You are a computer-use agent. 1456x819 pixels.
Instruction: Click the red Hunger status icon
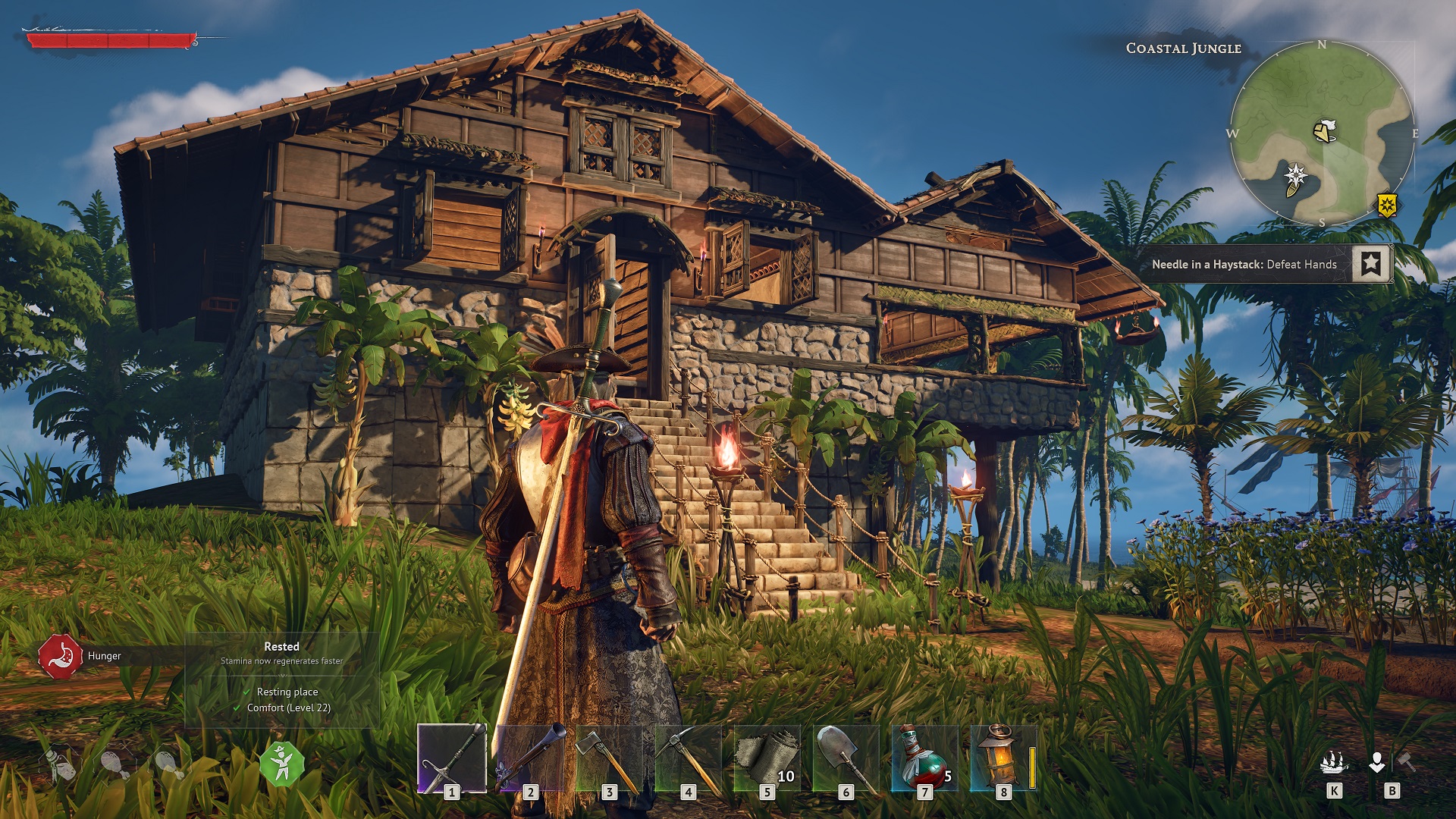click(61, 656)
